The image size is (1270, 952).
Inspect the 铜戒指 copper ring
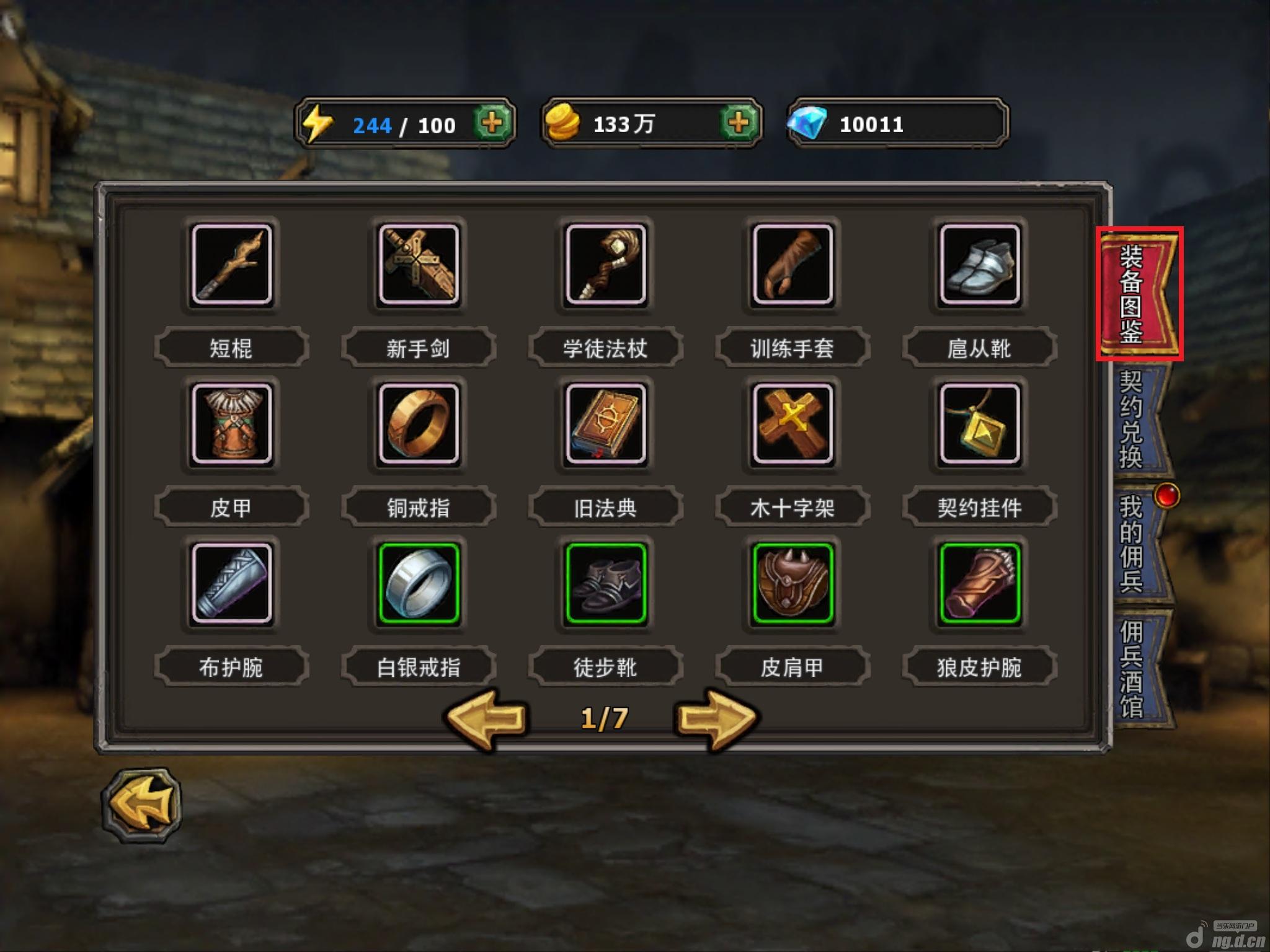(419, 424)
